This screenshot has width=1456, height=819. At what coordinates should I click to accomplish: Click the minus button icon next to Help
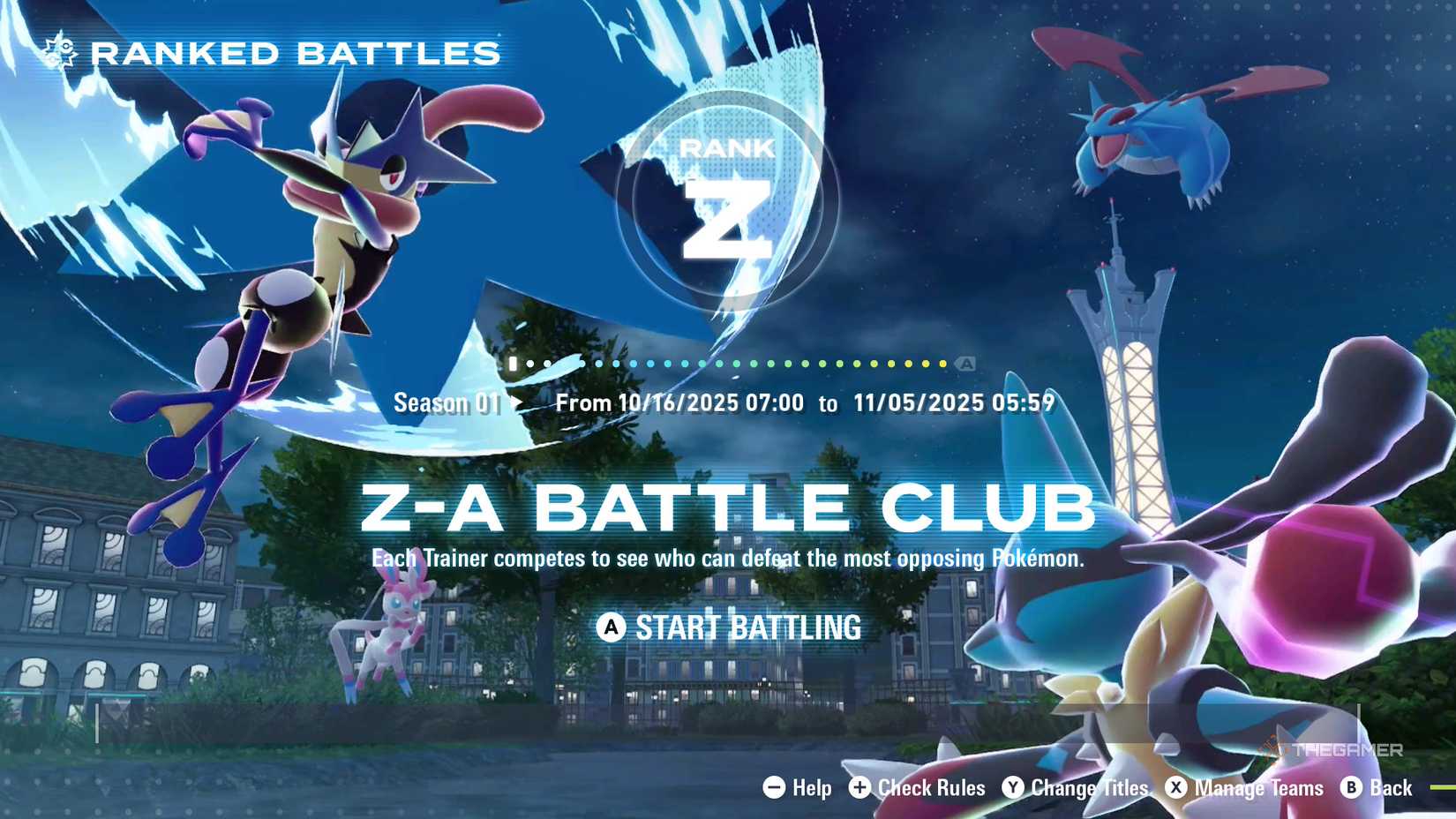point(773,788)
